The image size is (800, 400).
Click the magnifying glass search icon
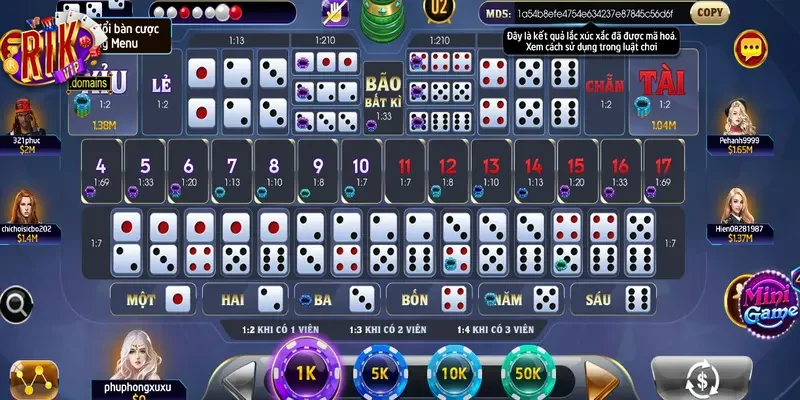point(15,300)
